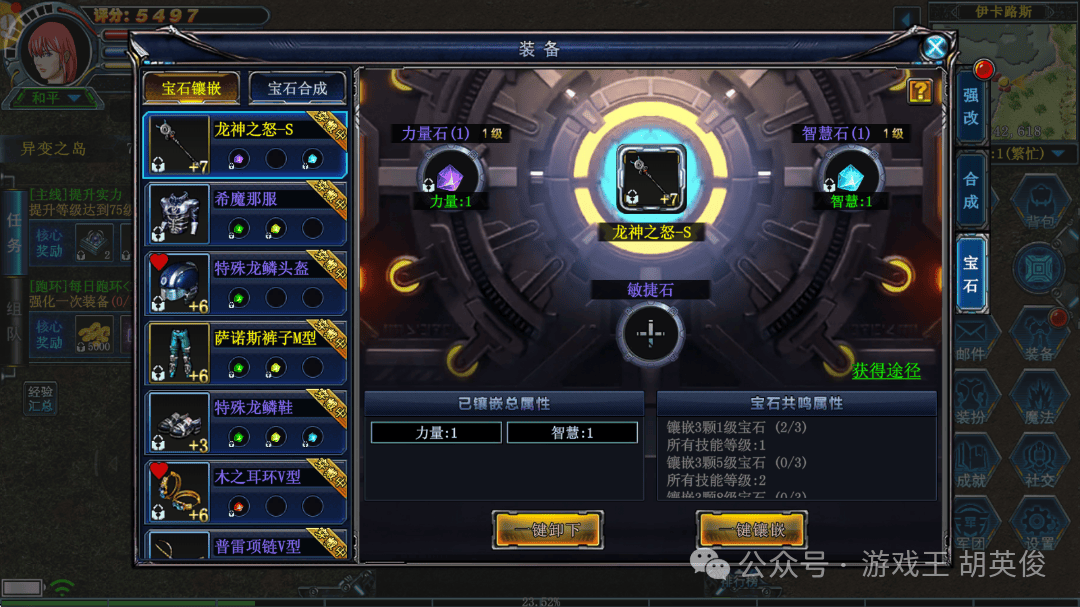The width and height of the screenshot is (1080, 607).
Task: Open the 宝石合成 tab
Action: (x=297, y=88)
